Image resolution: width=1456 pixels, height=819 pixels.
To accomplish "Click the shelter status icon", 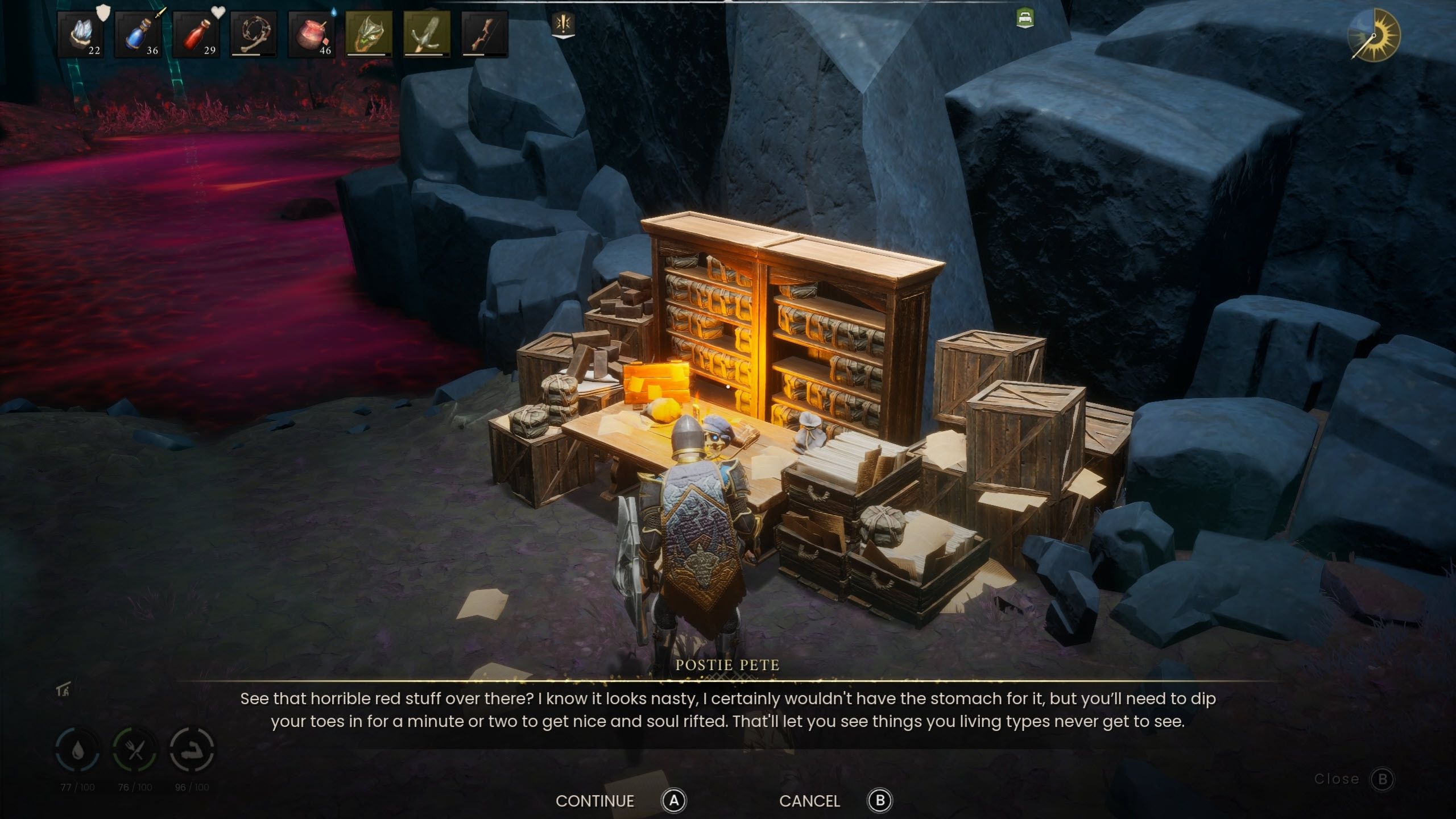I will point(63,691).
